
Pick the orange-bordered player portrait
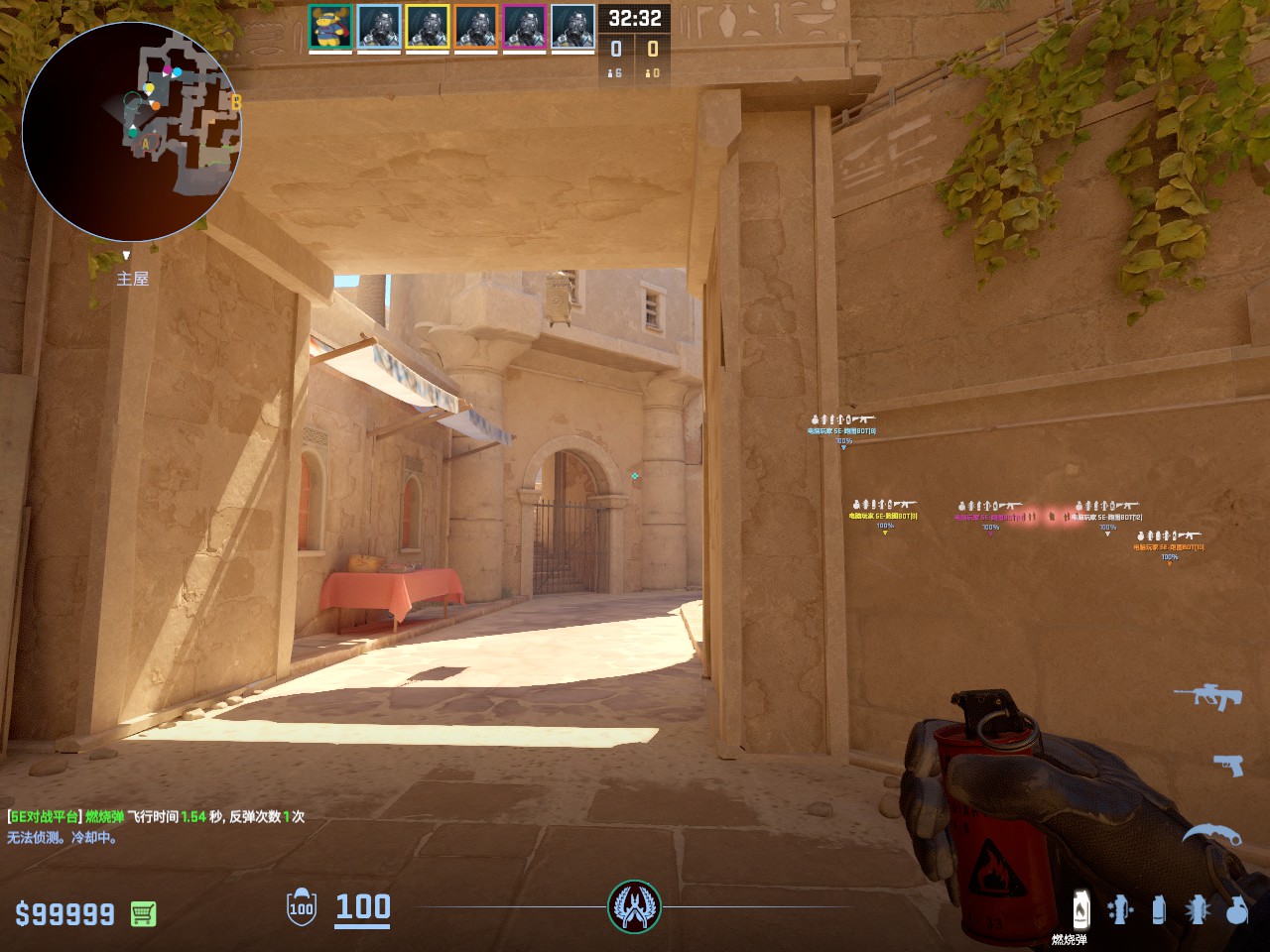(475, 28)
